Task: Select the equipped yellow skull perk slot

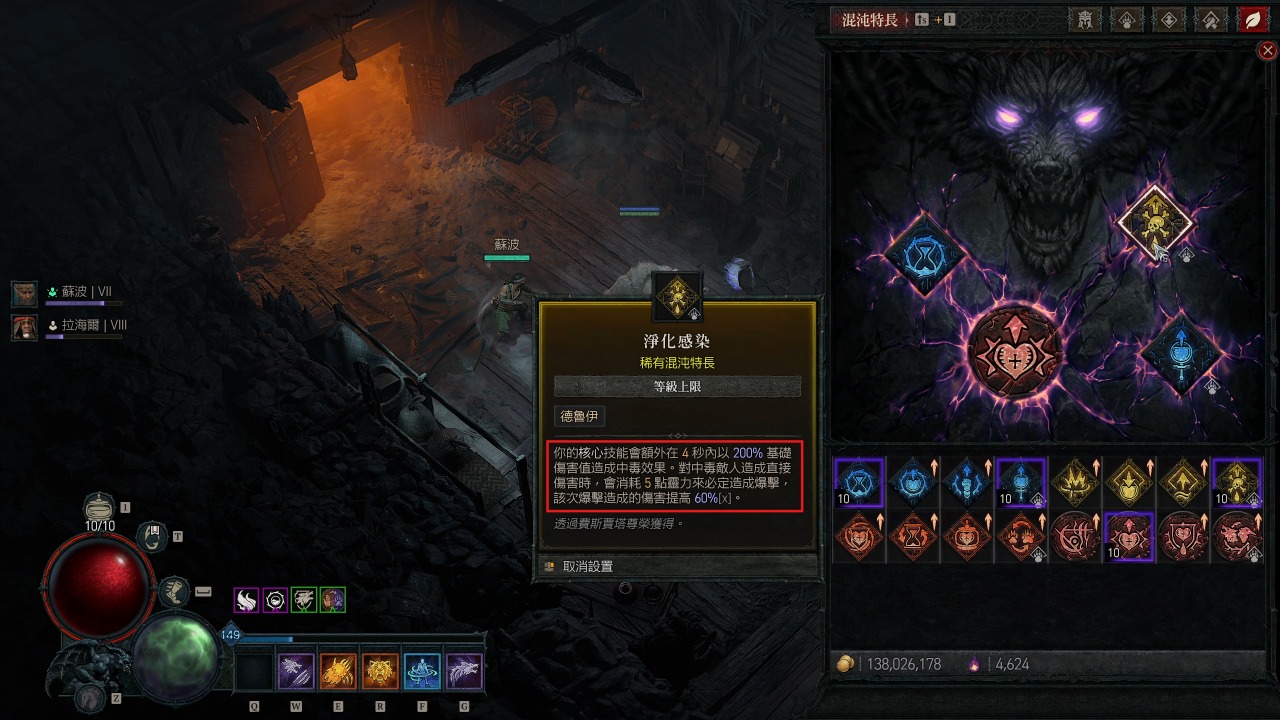Action: coord(1155,222)
